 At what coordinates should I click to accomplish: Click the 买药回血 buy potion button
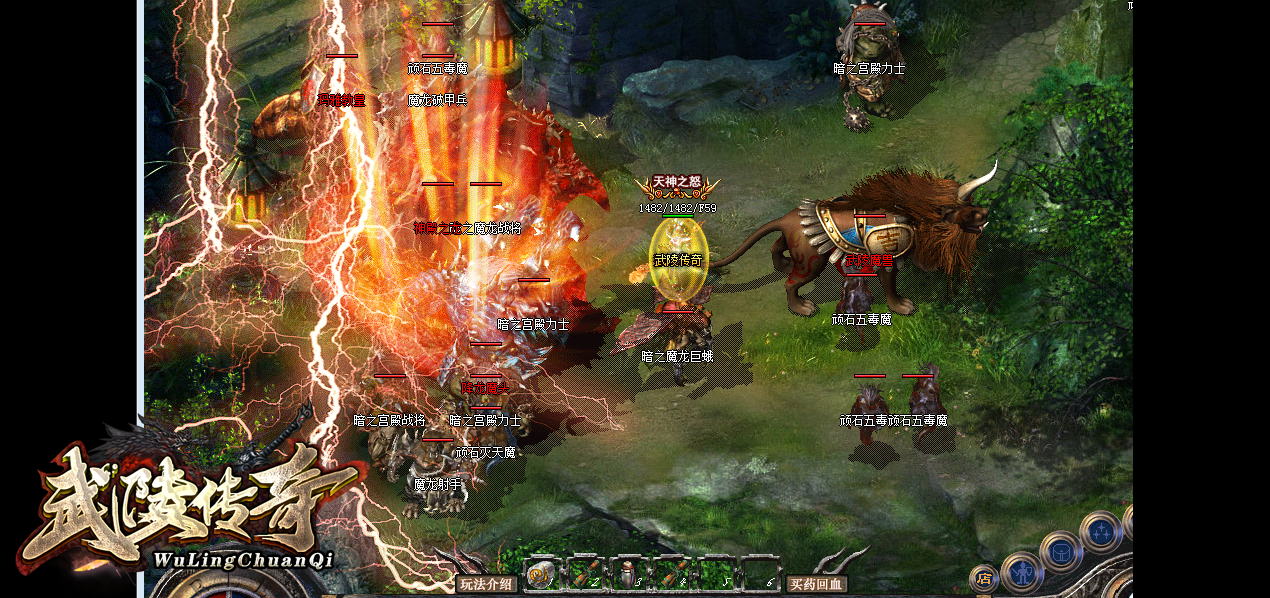pos(816,584)
